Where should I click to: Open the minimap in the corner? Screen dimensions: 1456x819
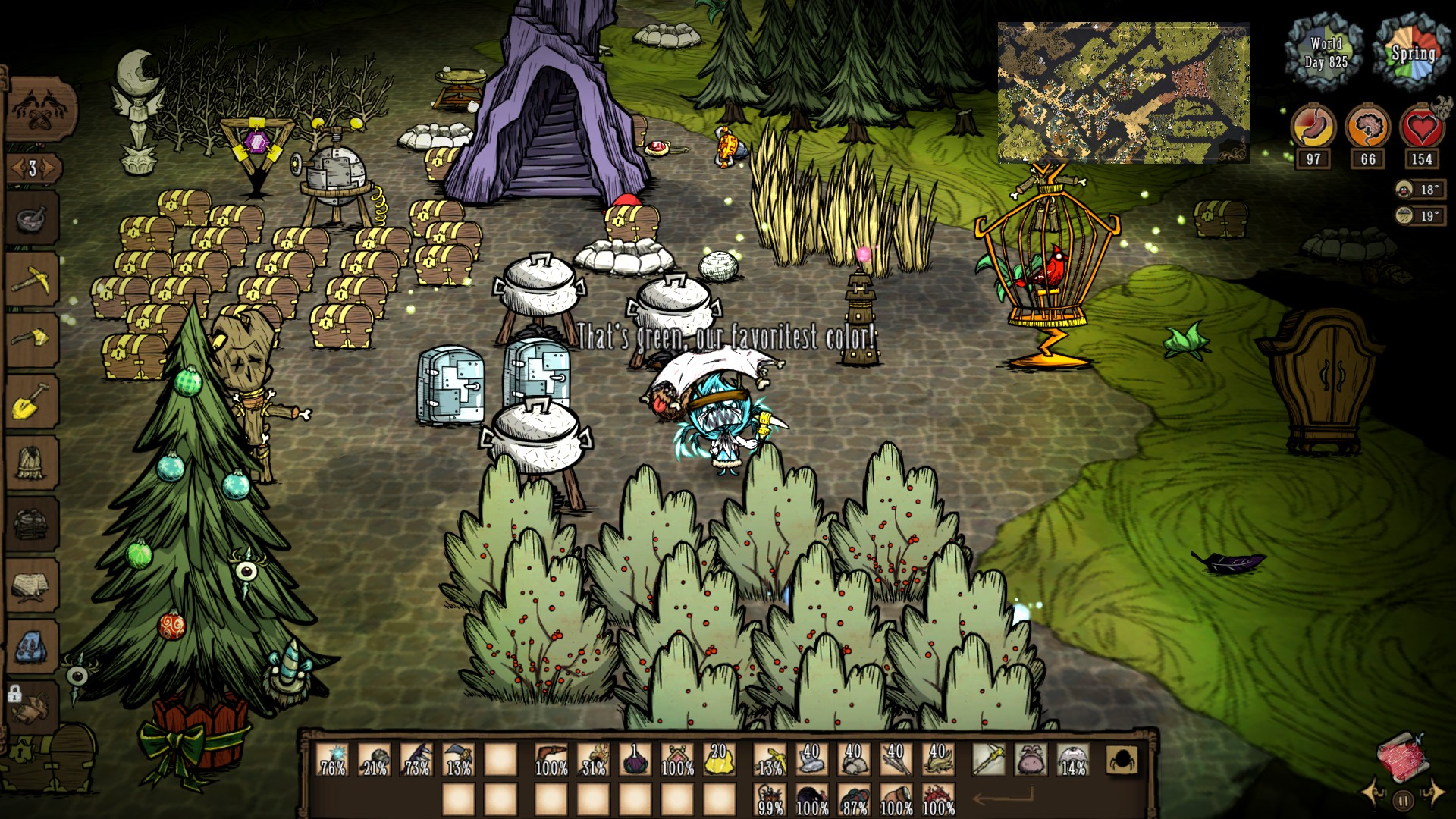tap(1123, 93)
